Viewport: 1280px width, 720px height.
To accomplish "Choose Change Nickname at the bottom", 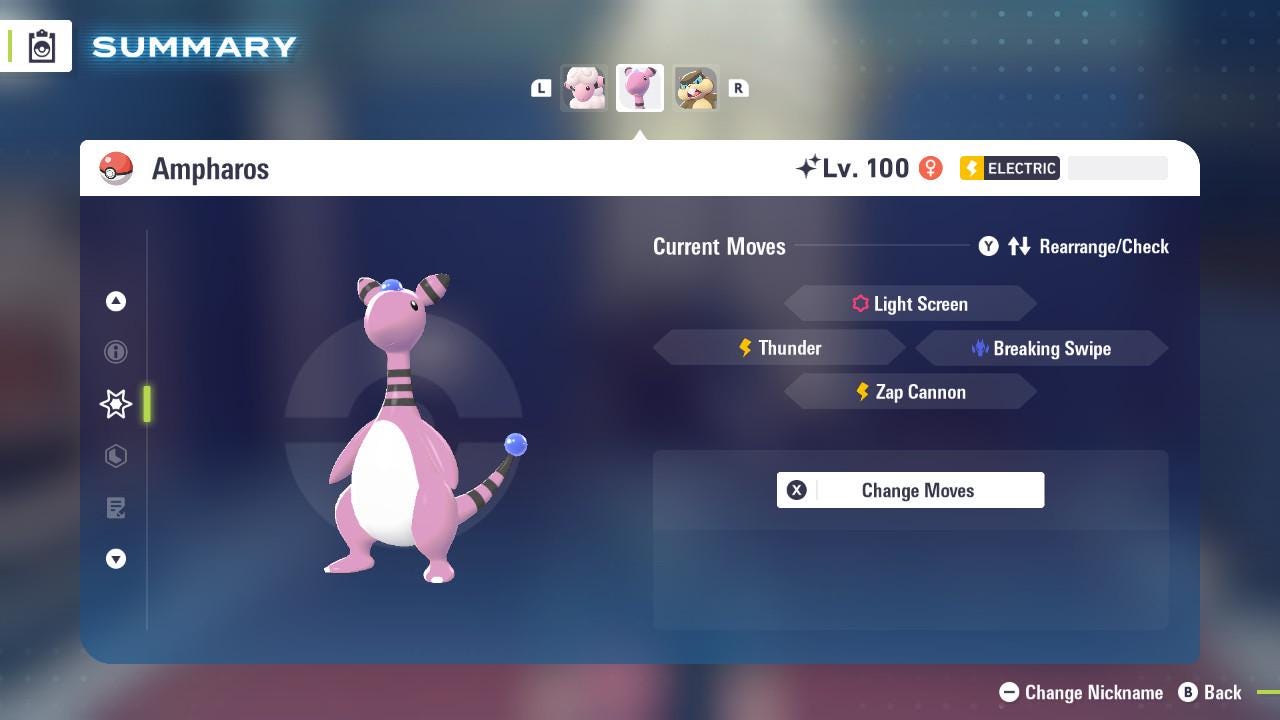I will click(x=1080, y=692).
